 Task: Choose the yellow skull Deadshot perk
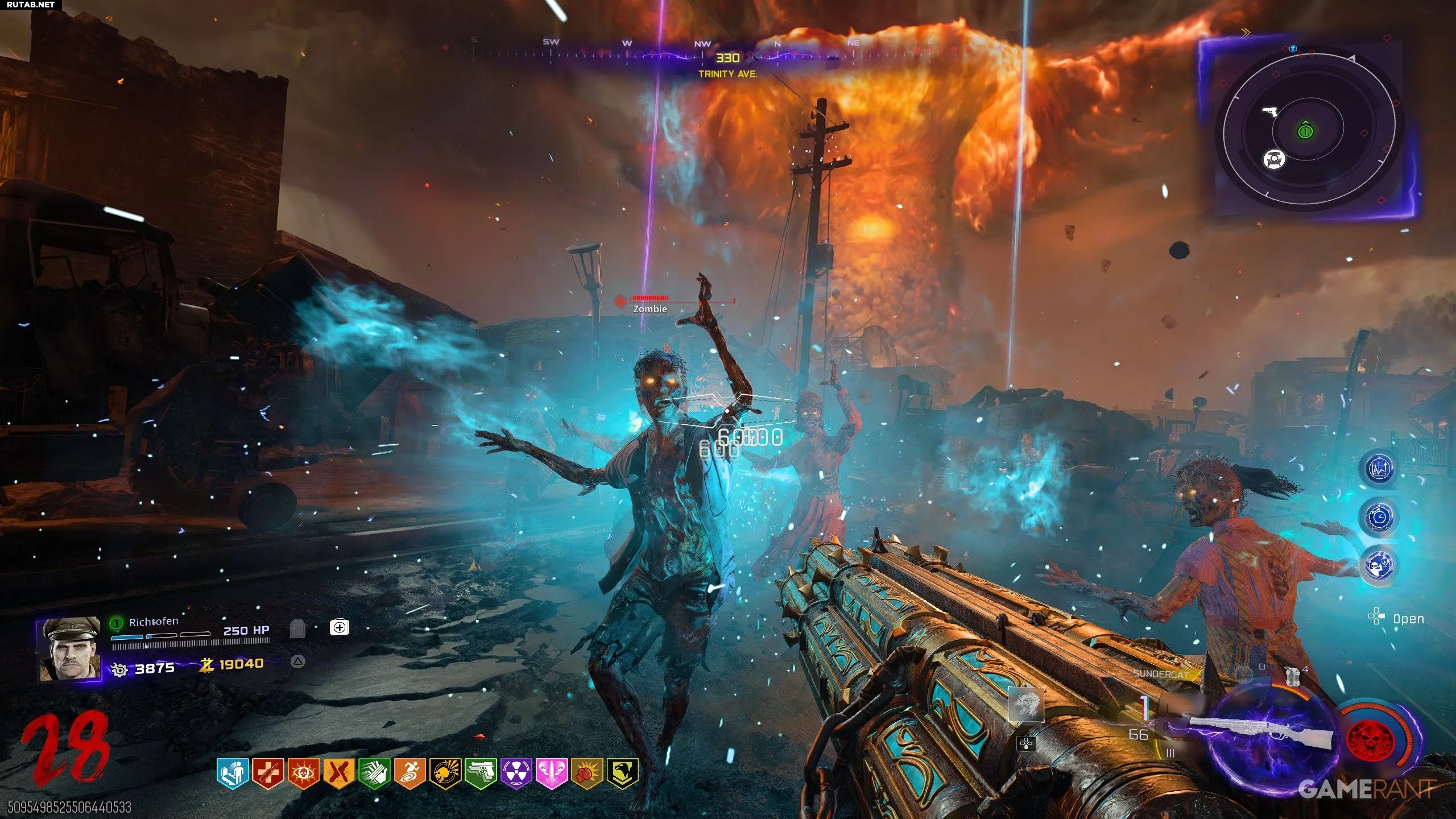(x=445, y=773)
